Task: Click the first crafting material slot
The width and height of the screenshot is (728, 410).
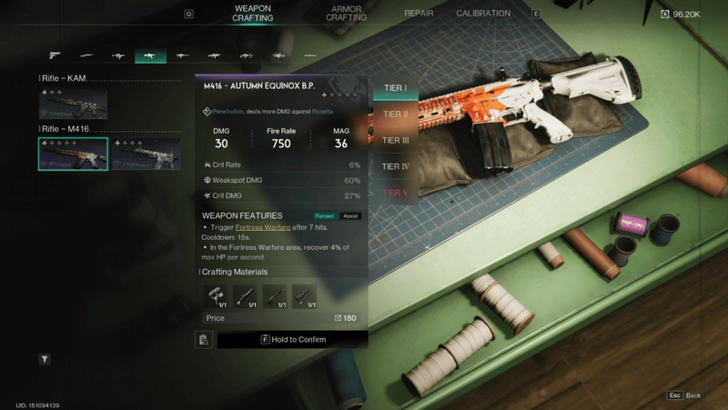Action: click(x=216, y=295)
